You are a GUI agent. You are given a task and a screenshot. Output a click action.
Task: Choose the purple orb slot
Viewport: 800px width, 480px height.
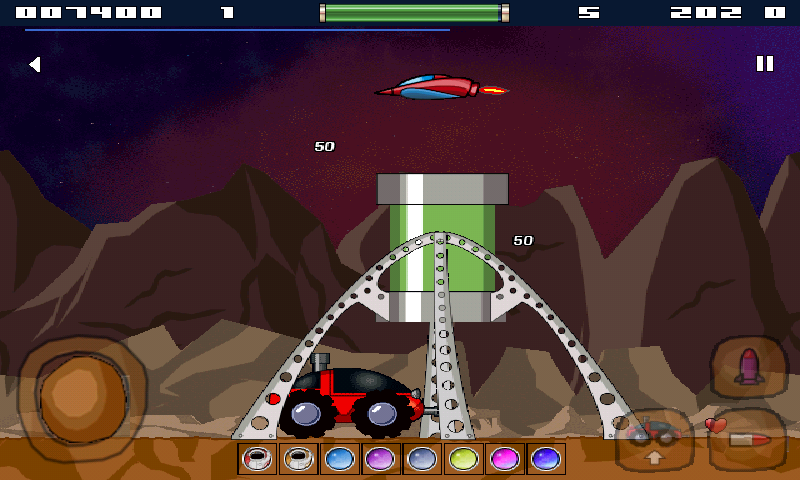[380, 459]
